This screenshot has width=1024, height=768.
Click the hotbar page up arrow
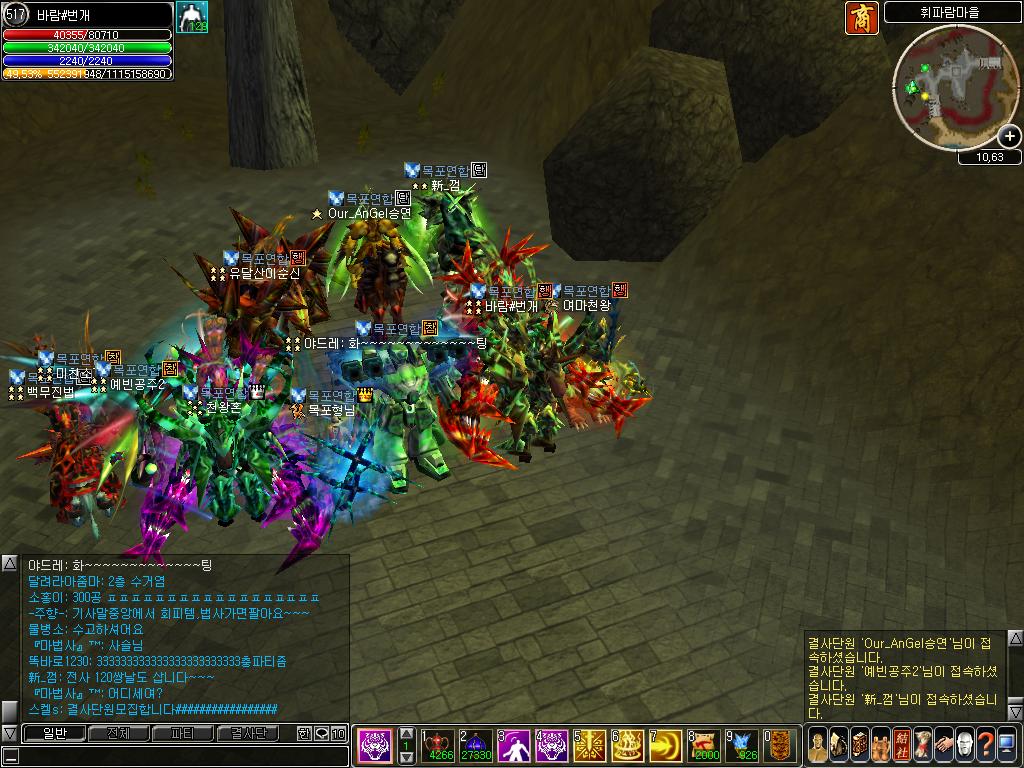(x=406, y=734)
